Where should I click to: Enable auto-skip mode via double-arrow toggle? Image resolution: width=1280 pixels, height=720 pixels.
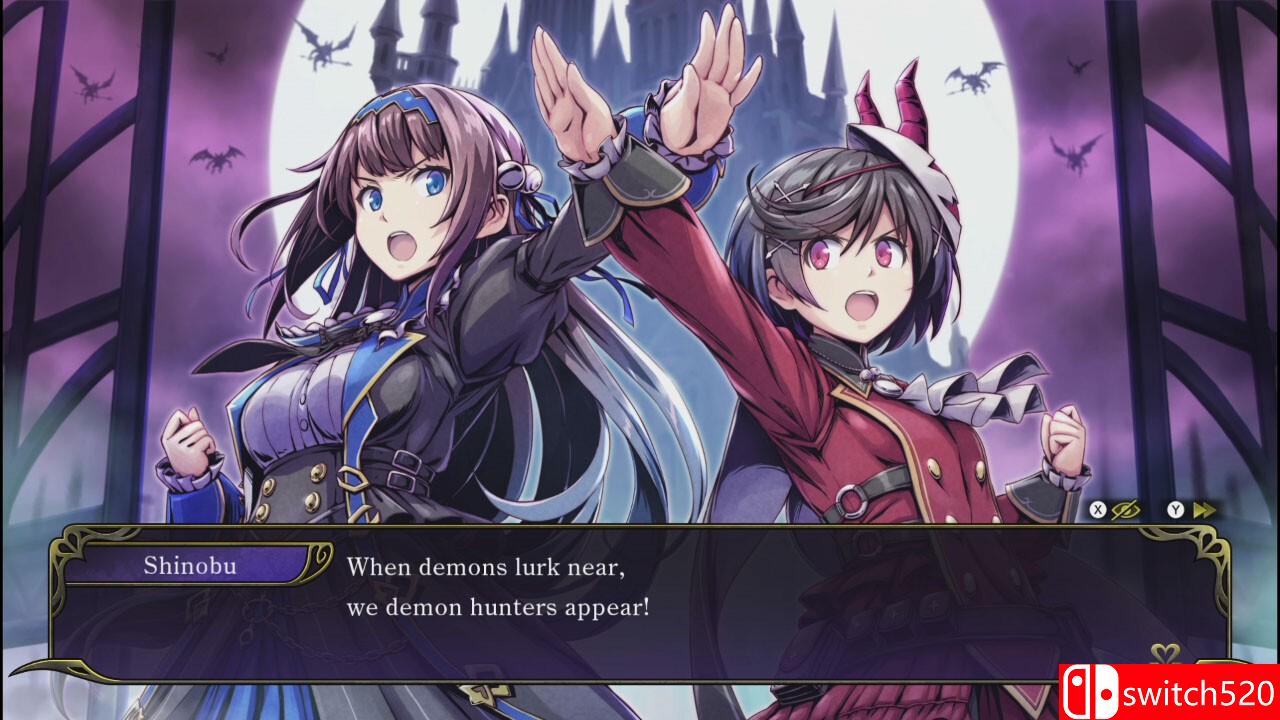pos(1205,508)
